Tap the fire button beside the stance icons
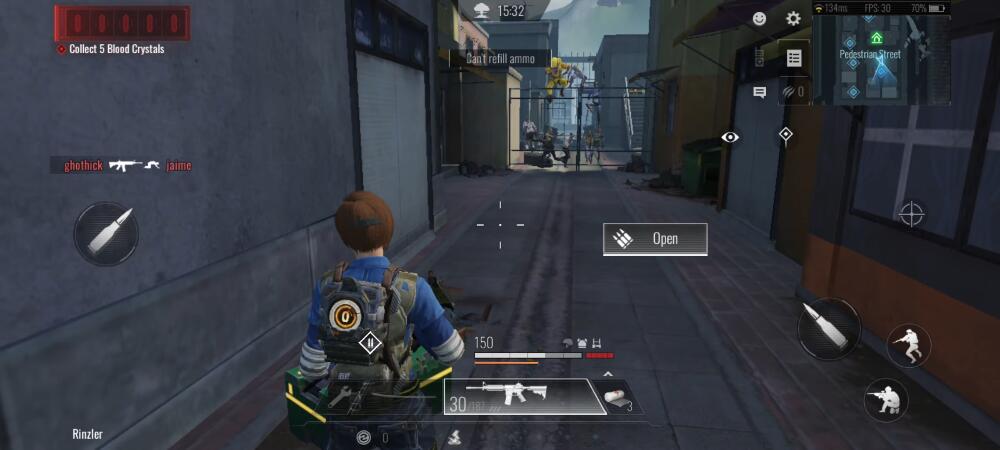The height and width of the screenshot is (450, 1000). [x=828, y=329]
